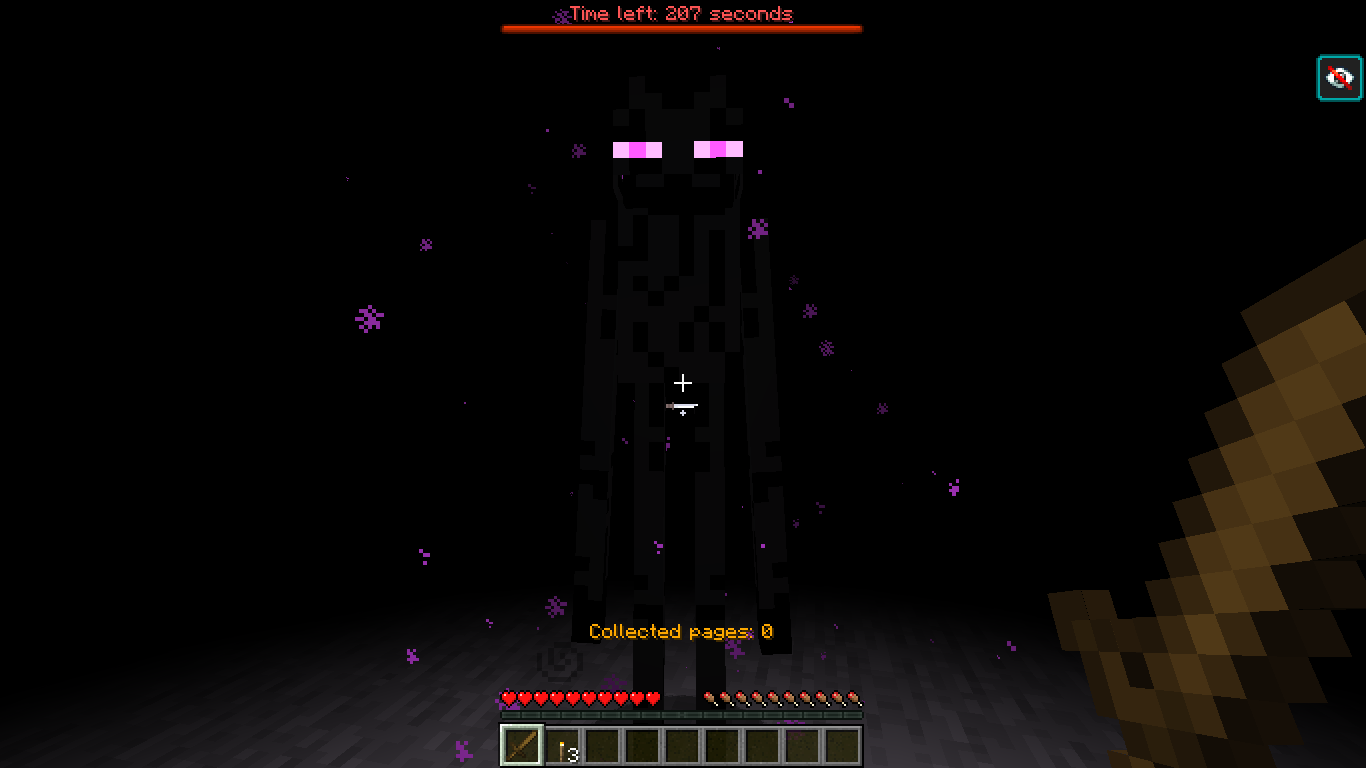Click the arrow count "3" label
Image resolution: width=1366 pixels, height=768 pixels.
point(573,756)
